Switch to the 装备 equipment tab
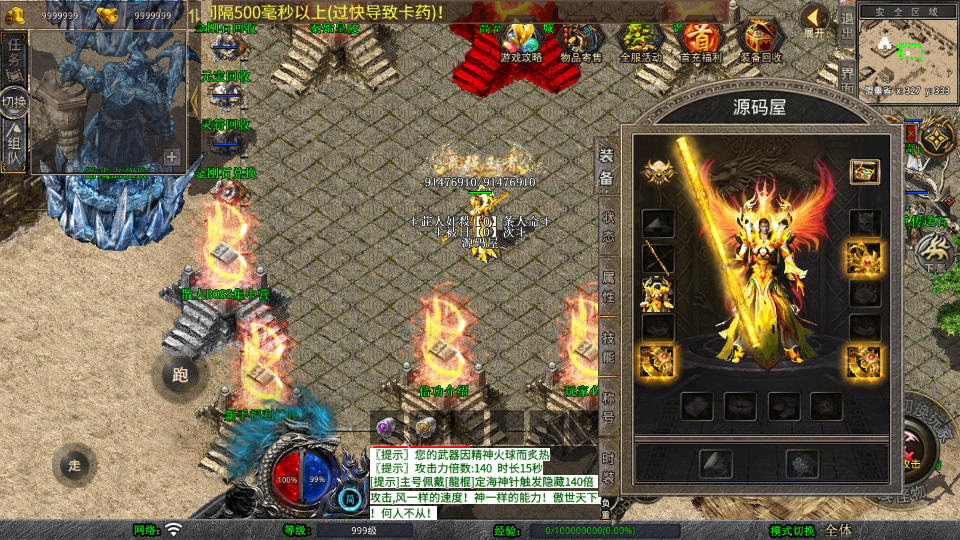 click(x=607, y=167)
